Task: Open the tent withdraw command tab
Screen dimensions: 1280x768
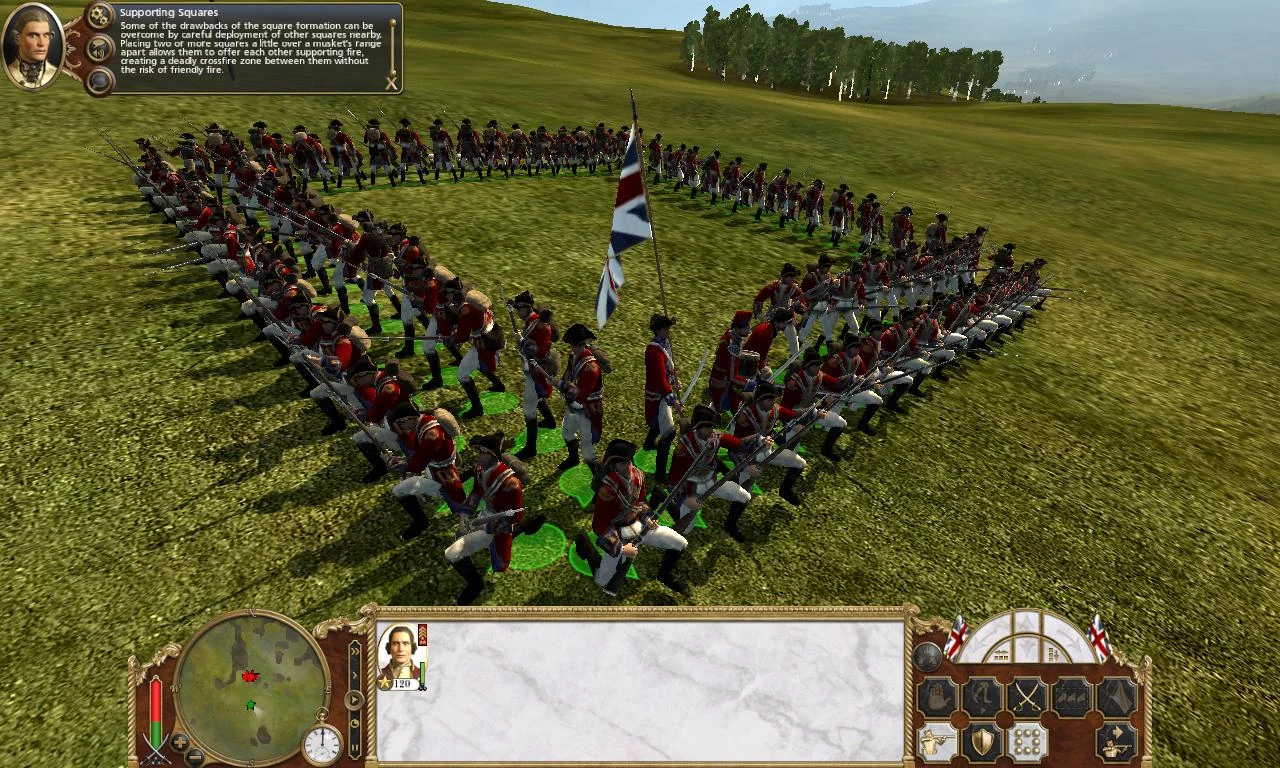Action: (1116, 696)
